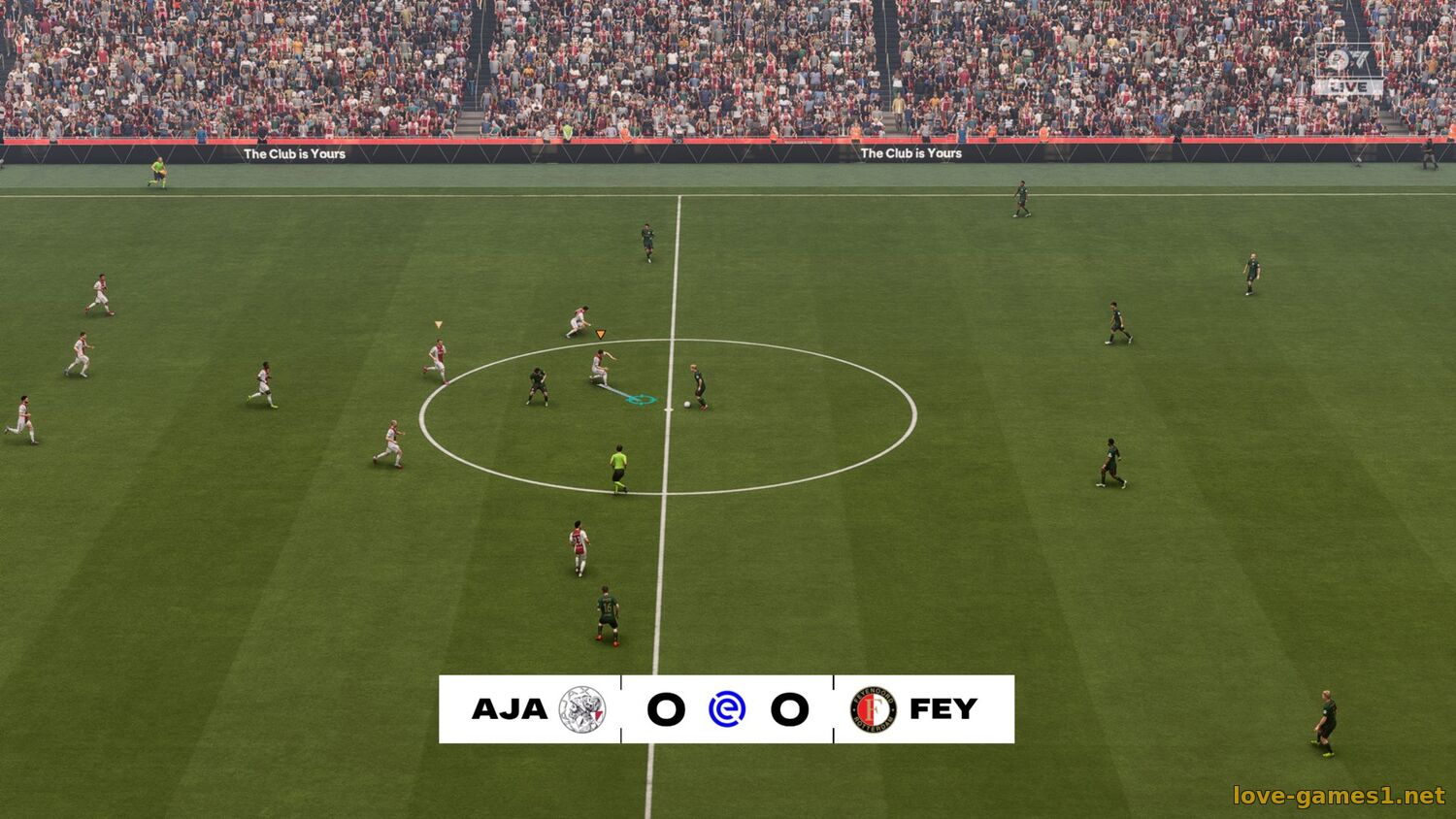The image size is (1456, 819).
Task: Select the Eredivisie league logo between the scores
Action: (x=727, y=709)
